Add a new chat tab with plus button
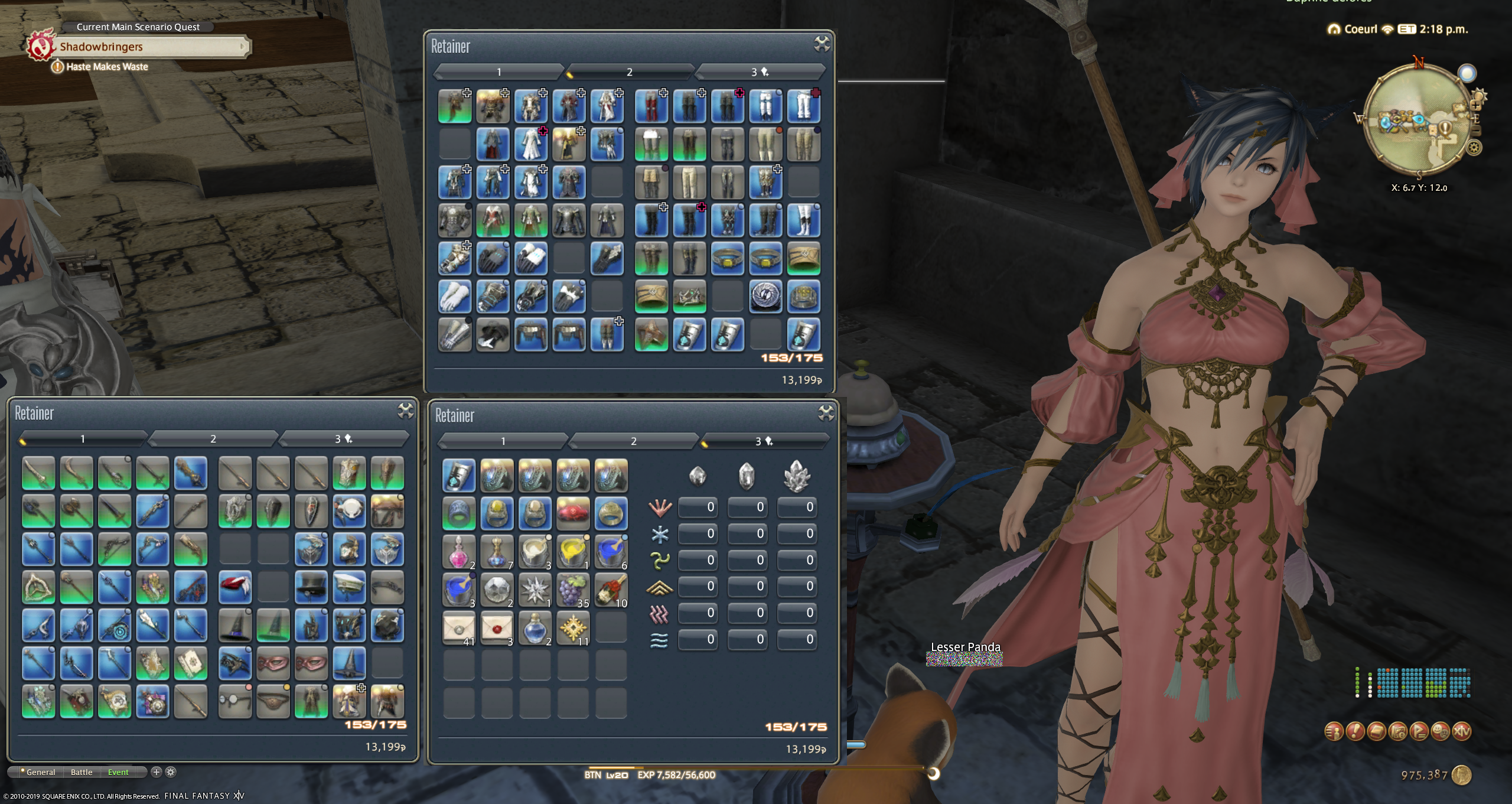The height and width of the screenshot is (804, 1512). 157,772
